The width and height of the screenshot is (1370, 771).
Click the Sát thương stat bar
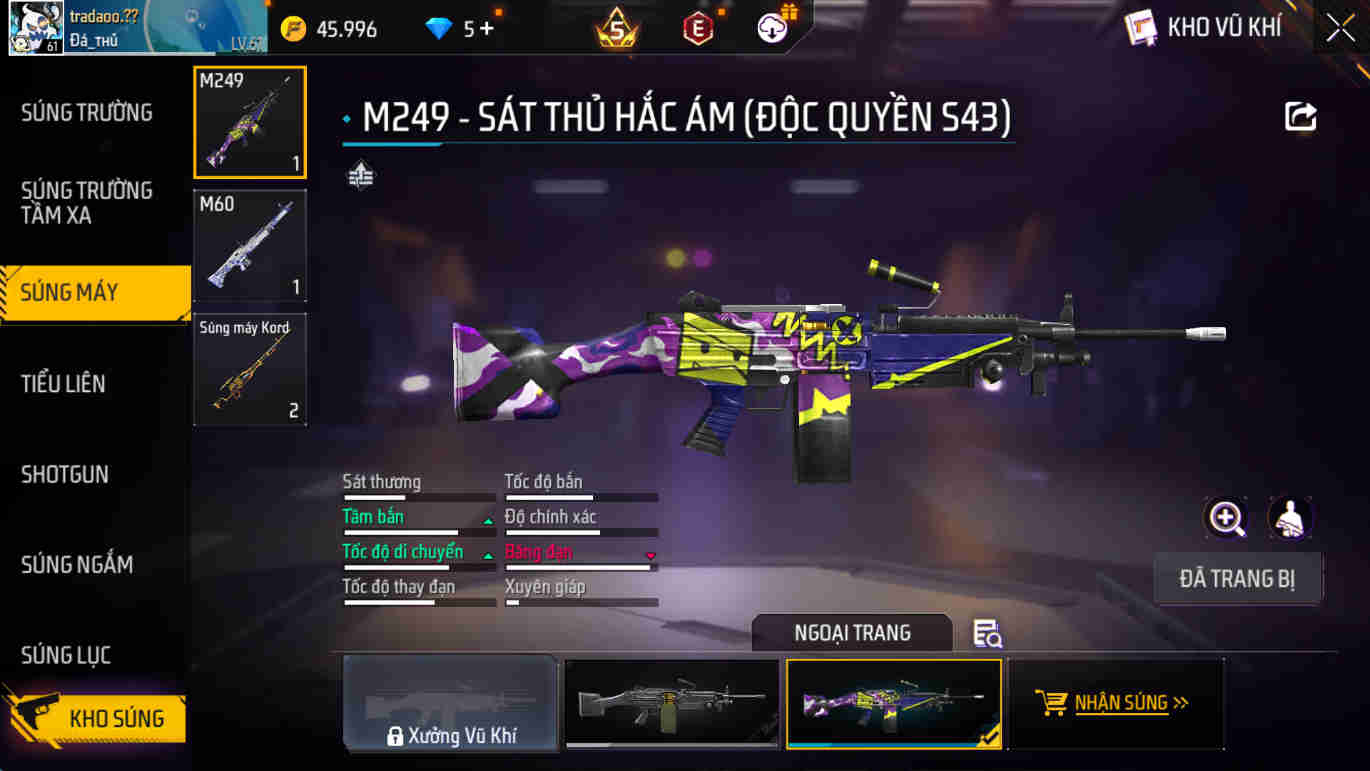click(x=418, y=496)
